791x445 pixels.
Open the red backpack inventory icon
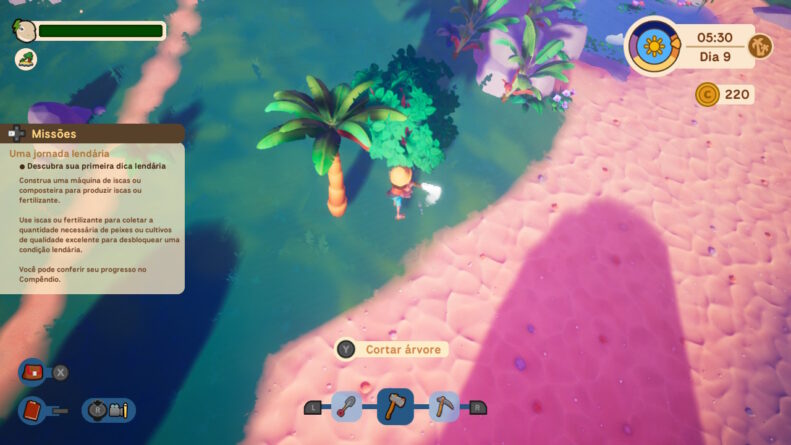click(32, 372)
